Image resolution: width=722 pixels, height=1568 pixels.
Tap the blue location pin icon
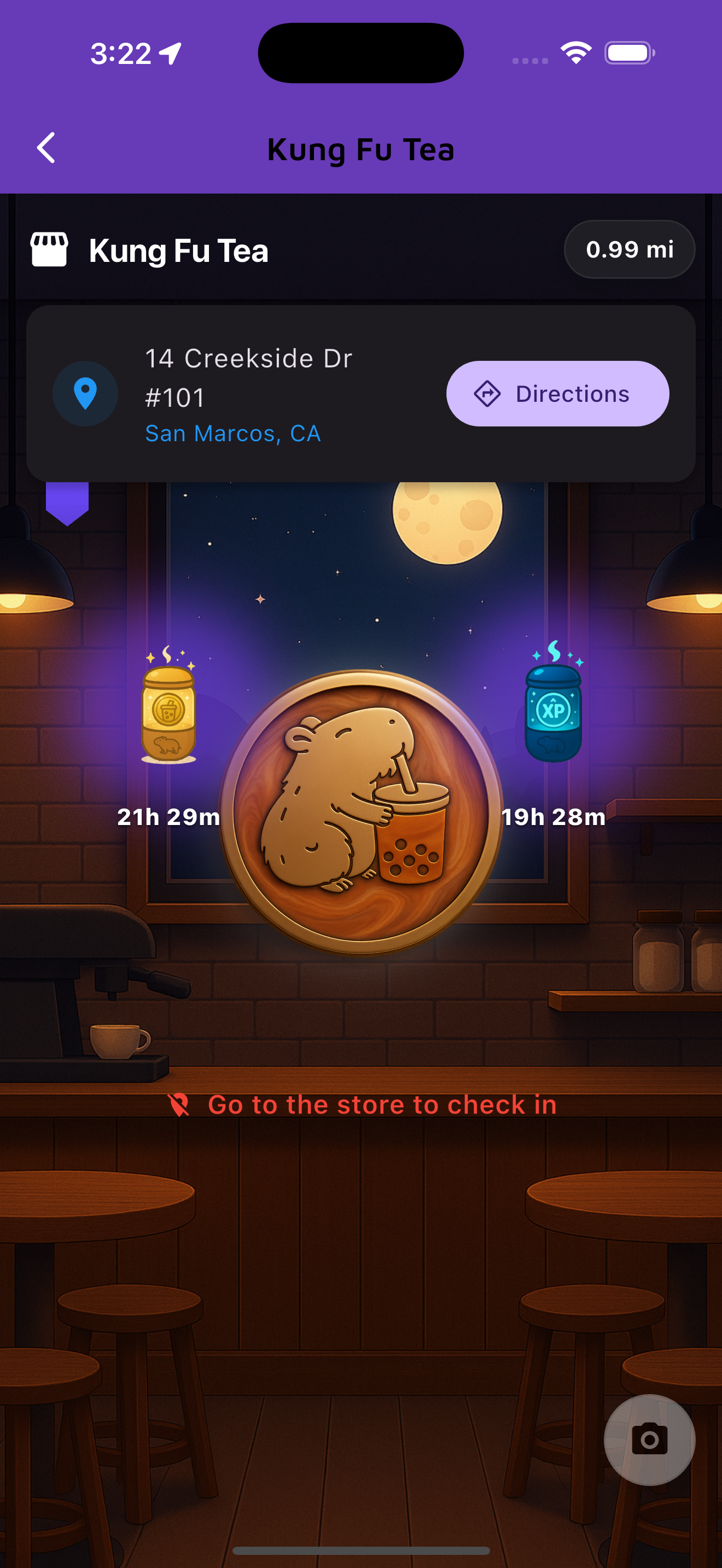pos(85,394)
